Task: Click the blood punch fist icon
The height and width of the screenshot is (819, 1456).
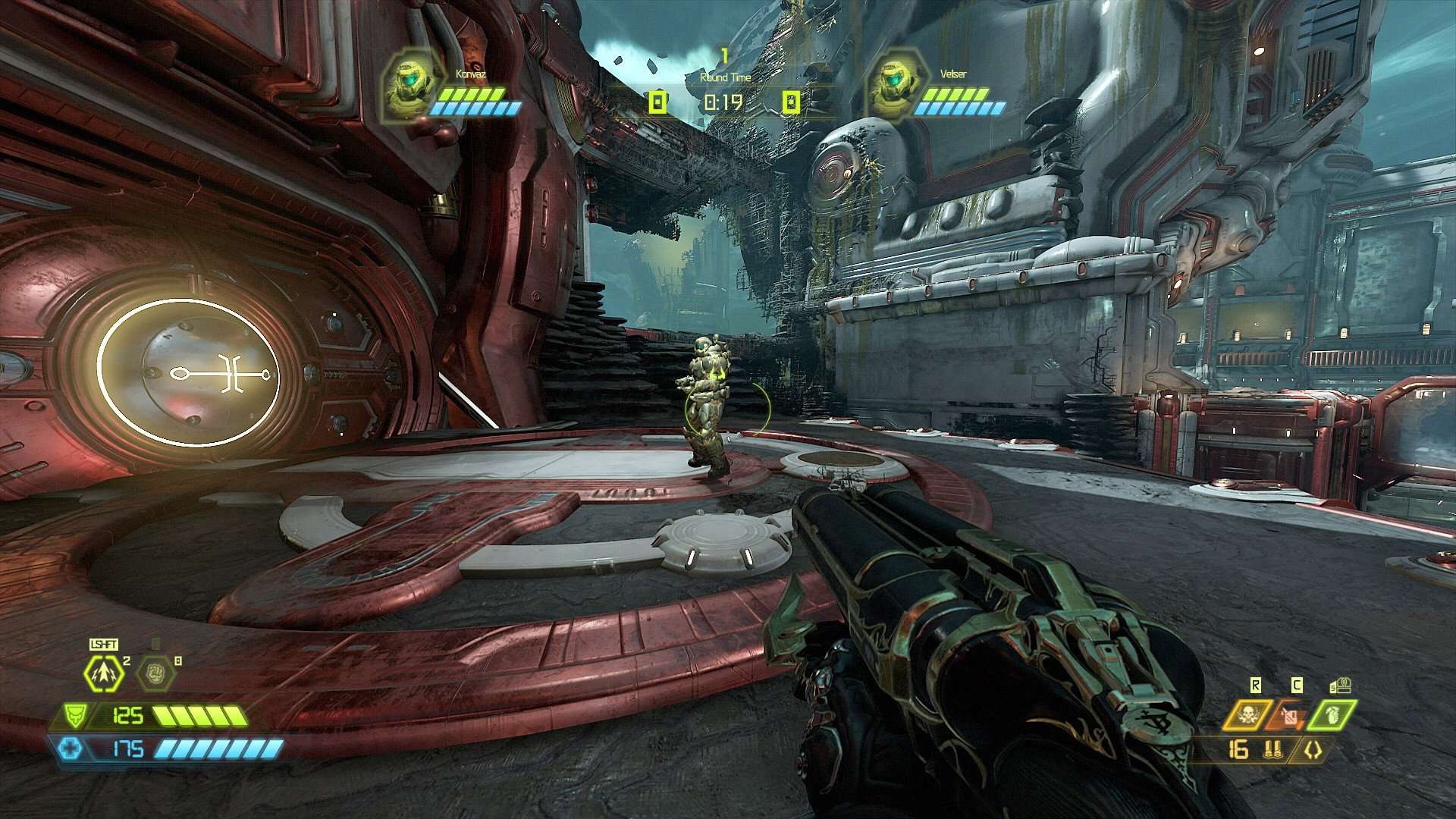Action: pyautogui.click(x=155, y=673)
